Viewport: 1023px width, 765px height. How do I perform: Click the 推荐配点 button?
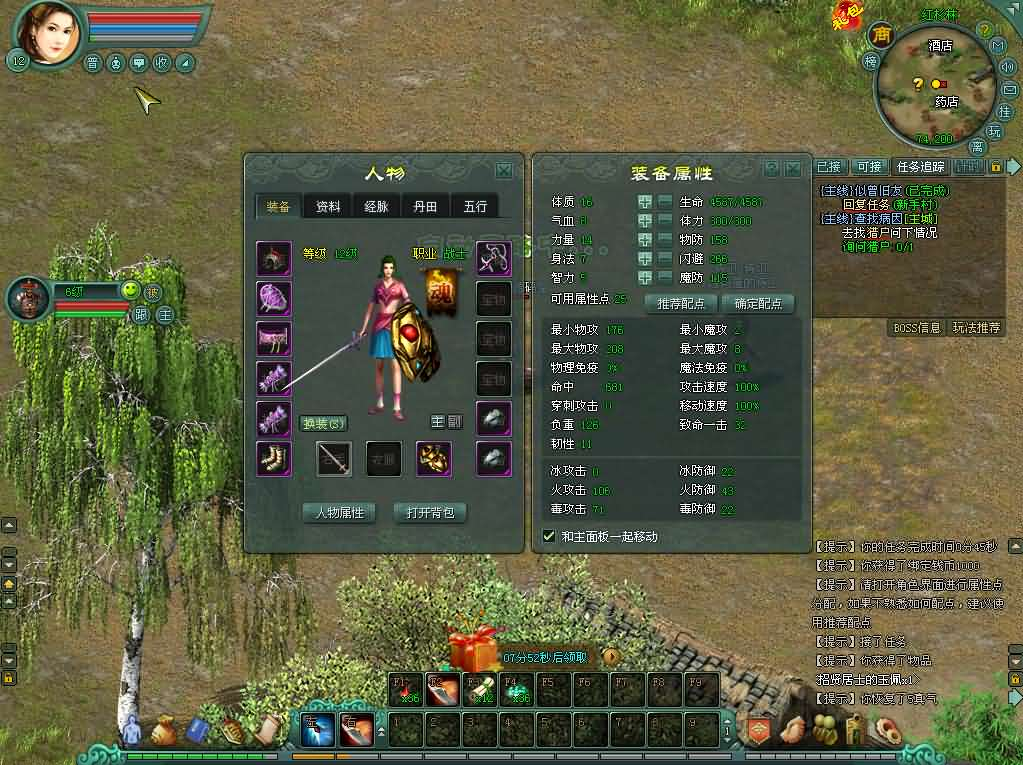click(681, 303)
